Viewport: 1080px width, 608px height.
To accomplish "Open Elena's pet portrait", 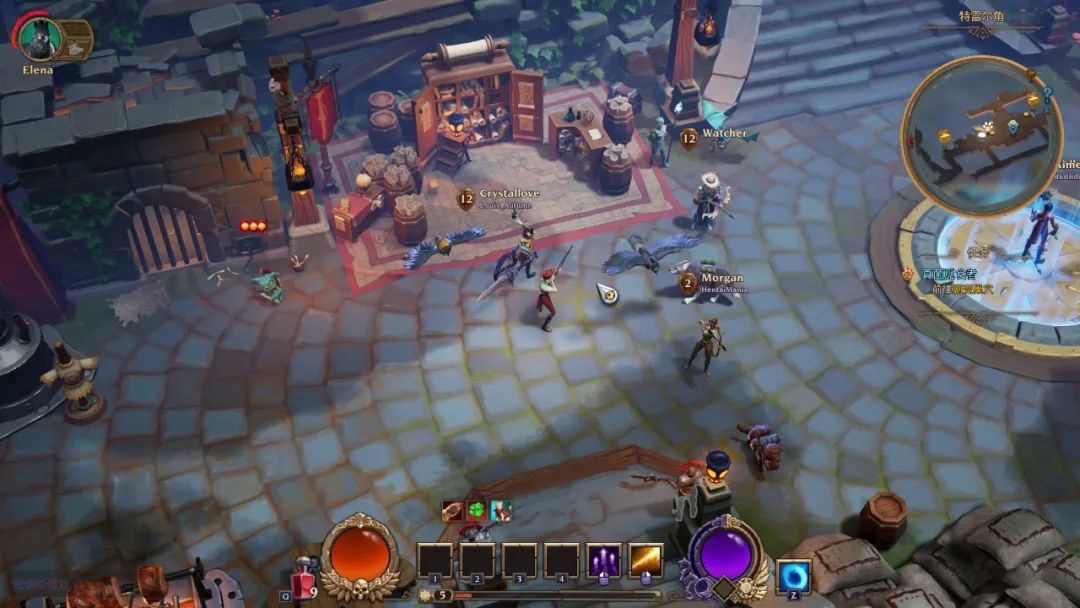I will [40, 38].
